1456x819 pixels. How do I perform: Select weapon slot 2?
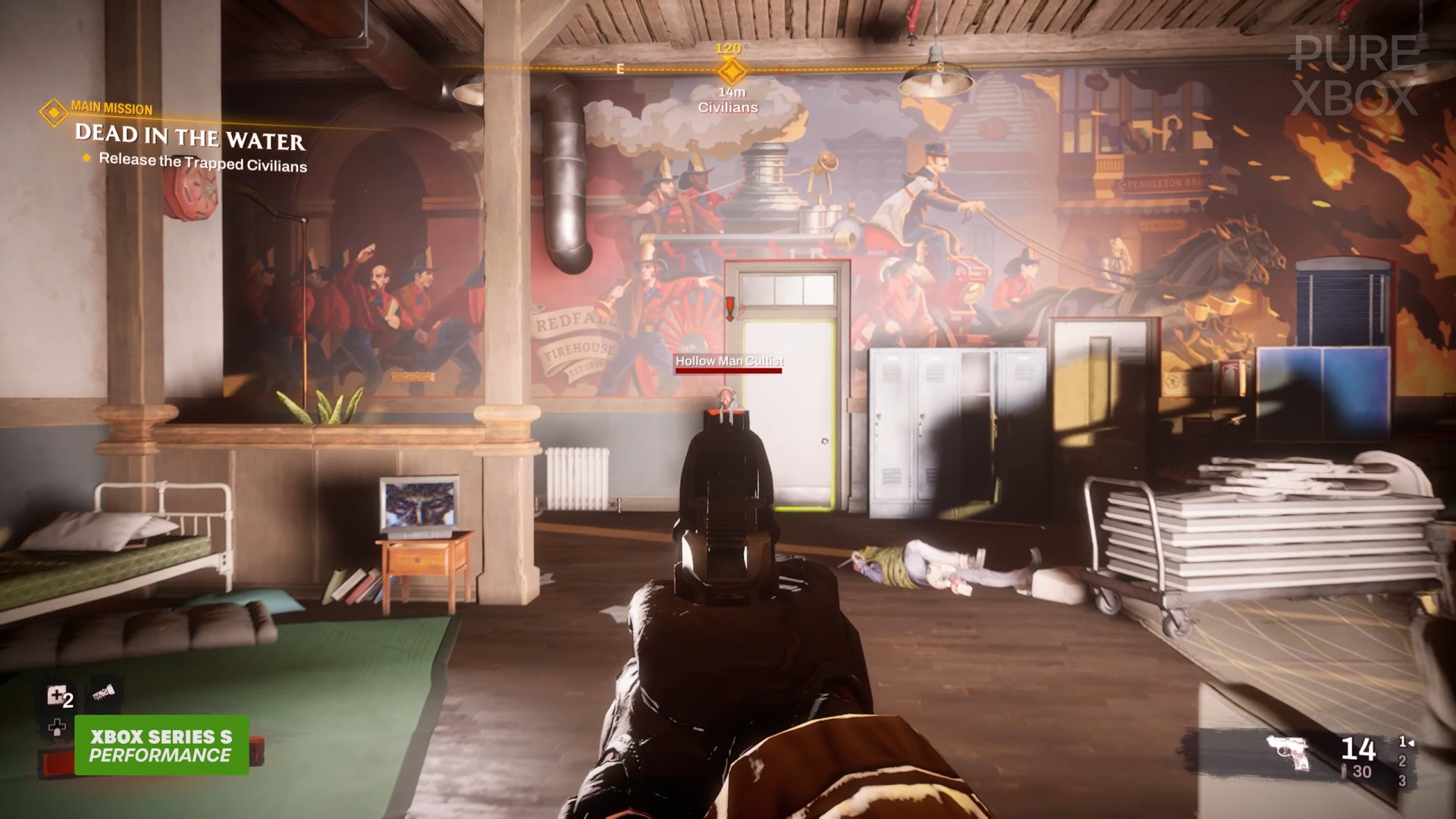coord(1402,761)
